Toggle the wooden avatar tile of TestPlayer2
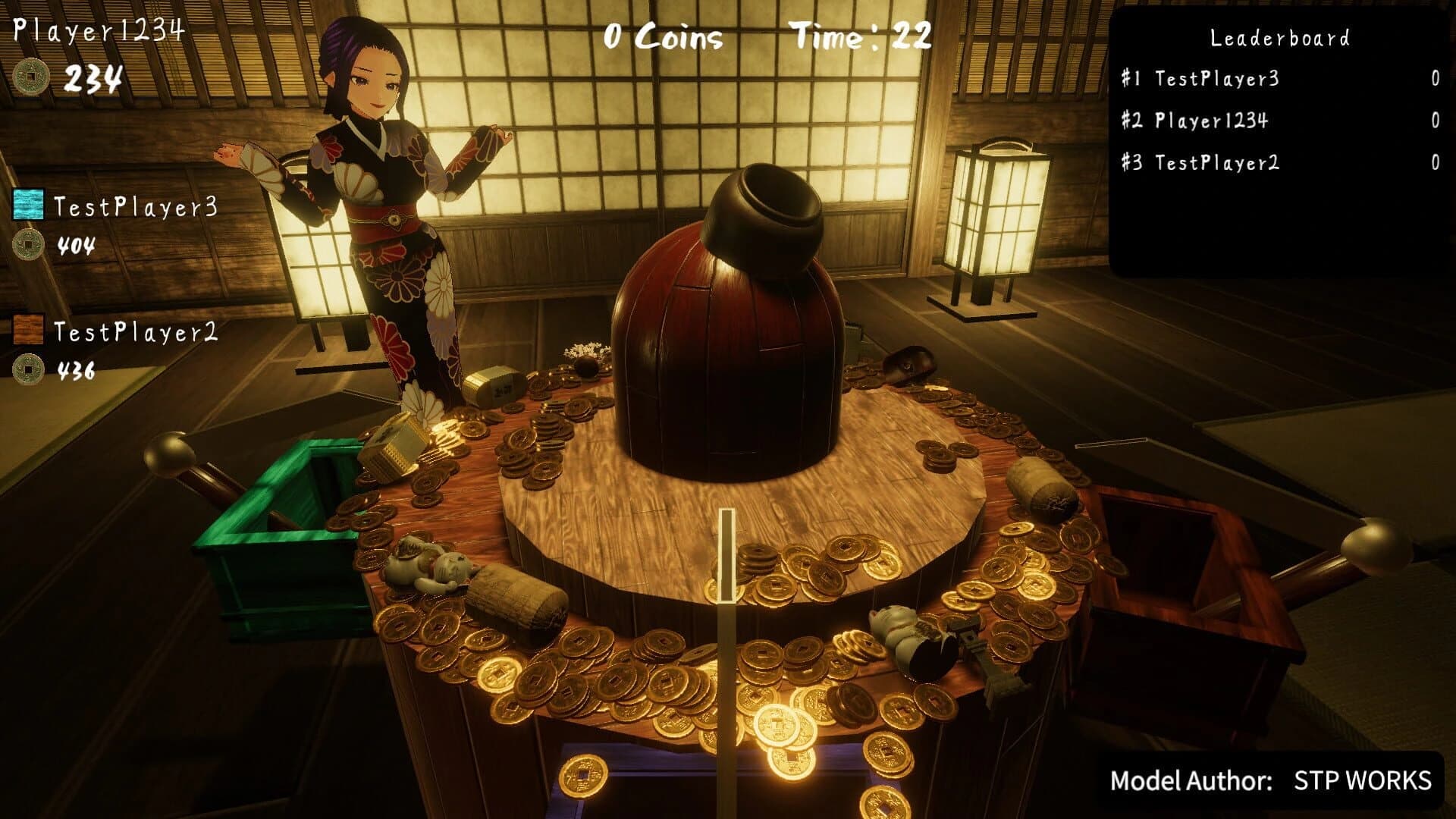Image resolution: width=1456 pixels, height=819 pixels. [27, 330]
